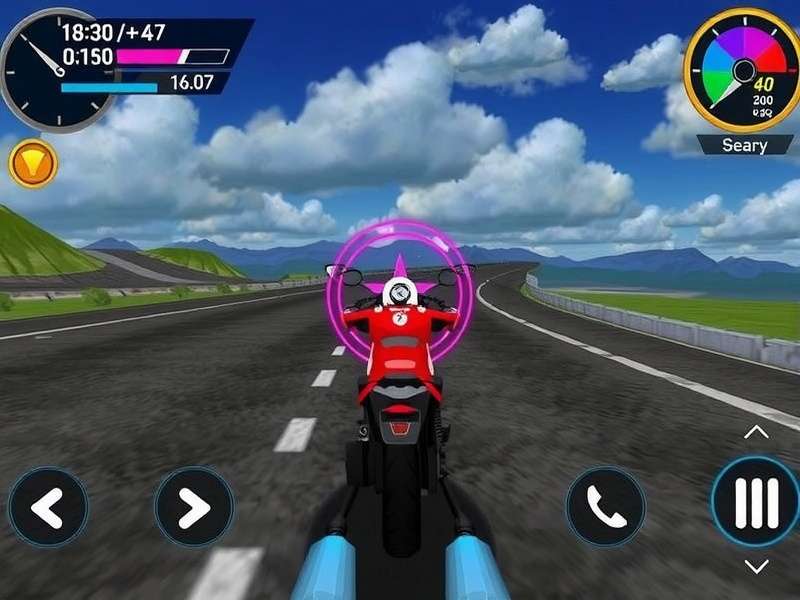Image resolution: width=800 pixels, height=600 pixels.
Task: Steer right with the right arrow button
Action: pos(193,507)
